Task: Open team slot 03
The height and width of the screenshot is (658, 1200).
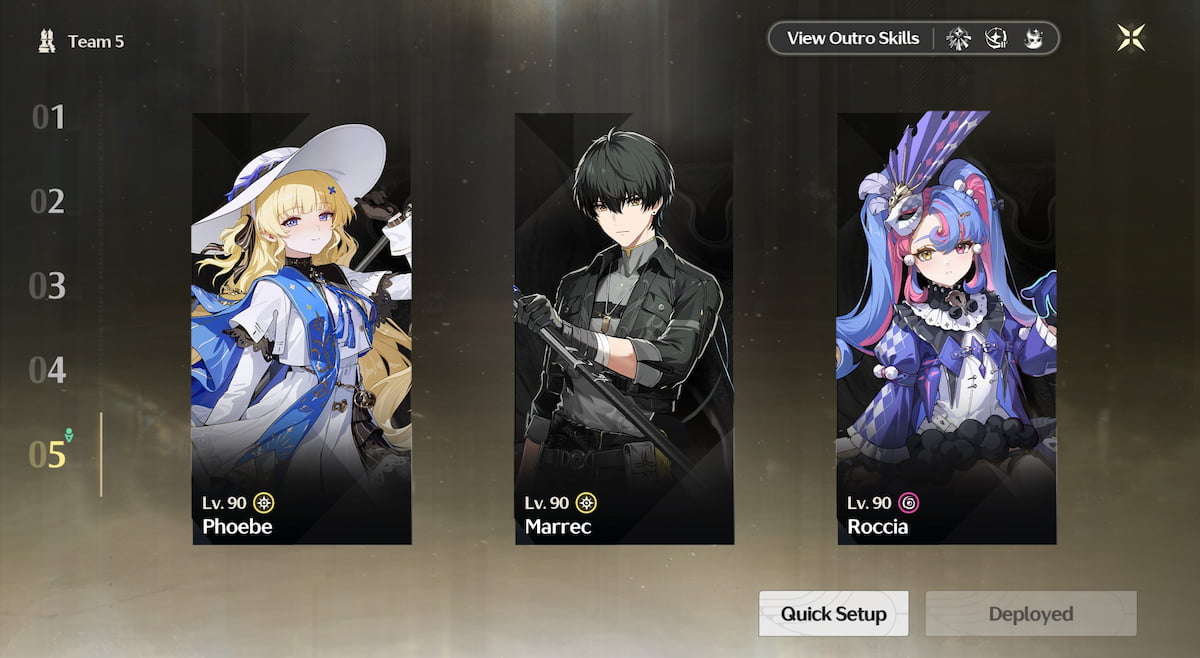Action: pos(48,286)
